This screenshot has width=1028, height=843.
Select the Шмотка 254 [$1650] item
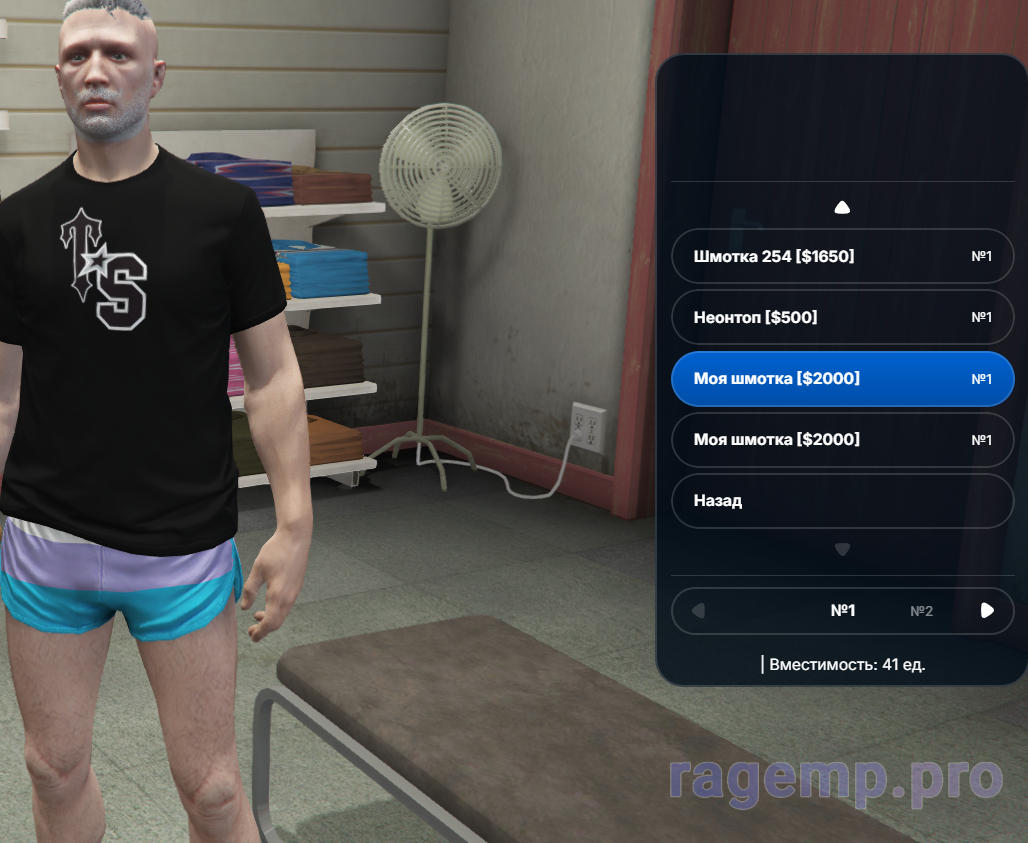[842, 257]
